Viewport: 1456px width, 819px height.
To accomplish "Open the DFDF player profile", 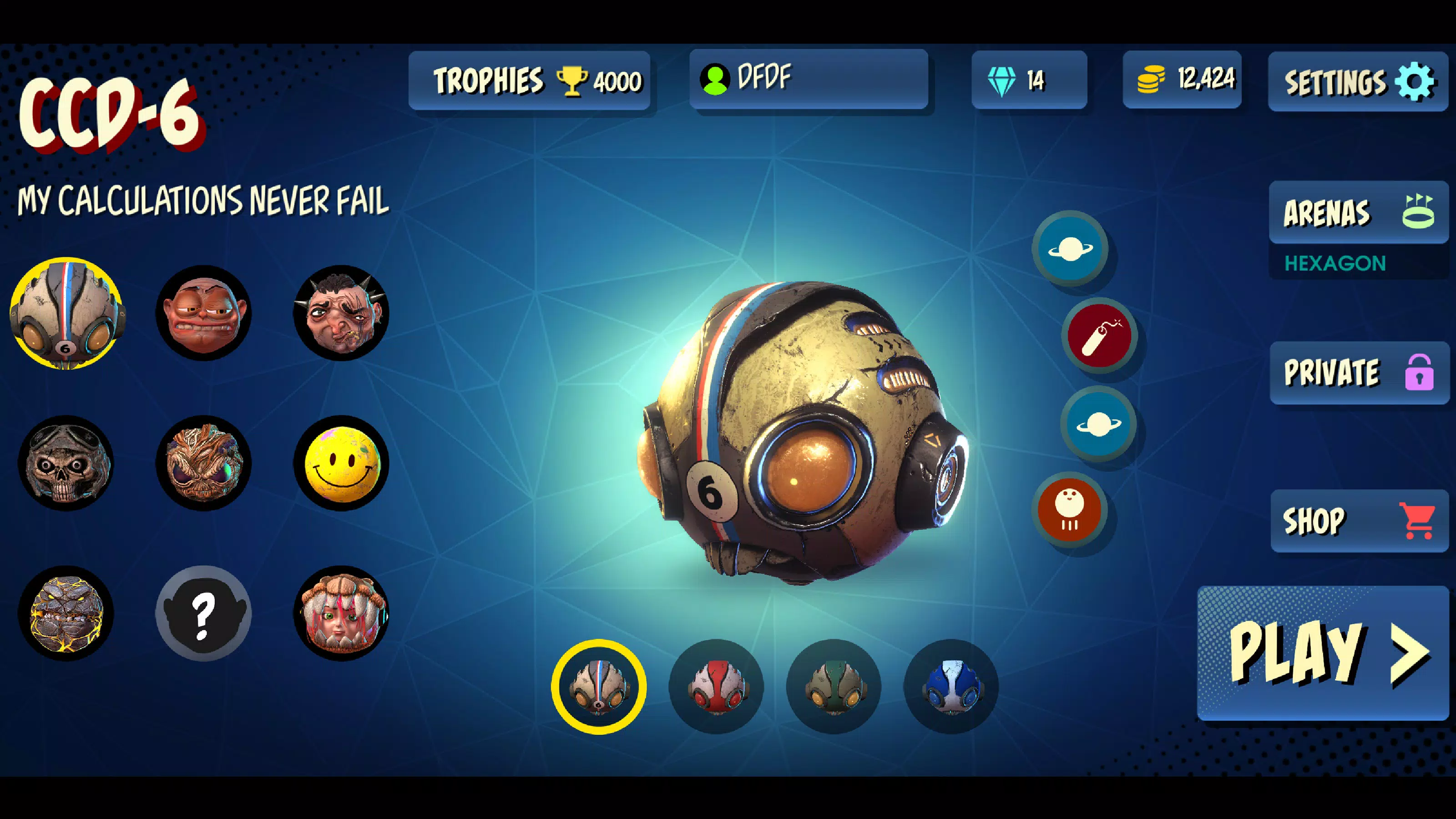I will tap(808, 79).
